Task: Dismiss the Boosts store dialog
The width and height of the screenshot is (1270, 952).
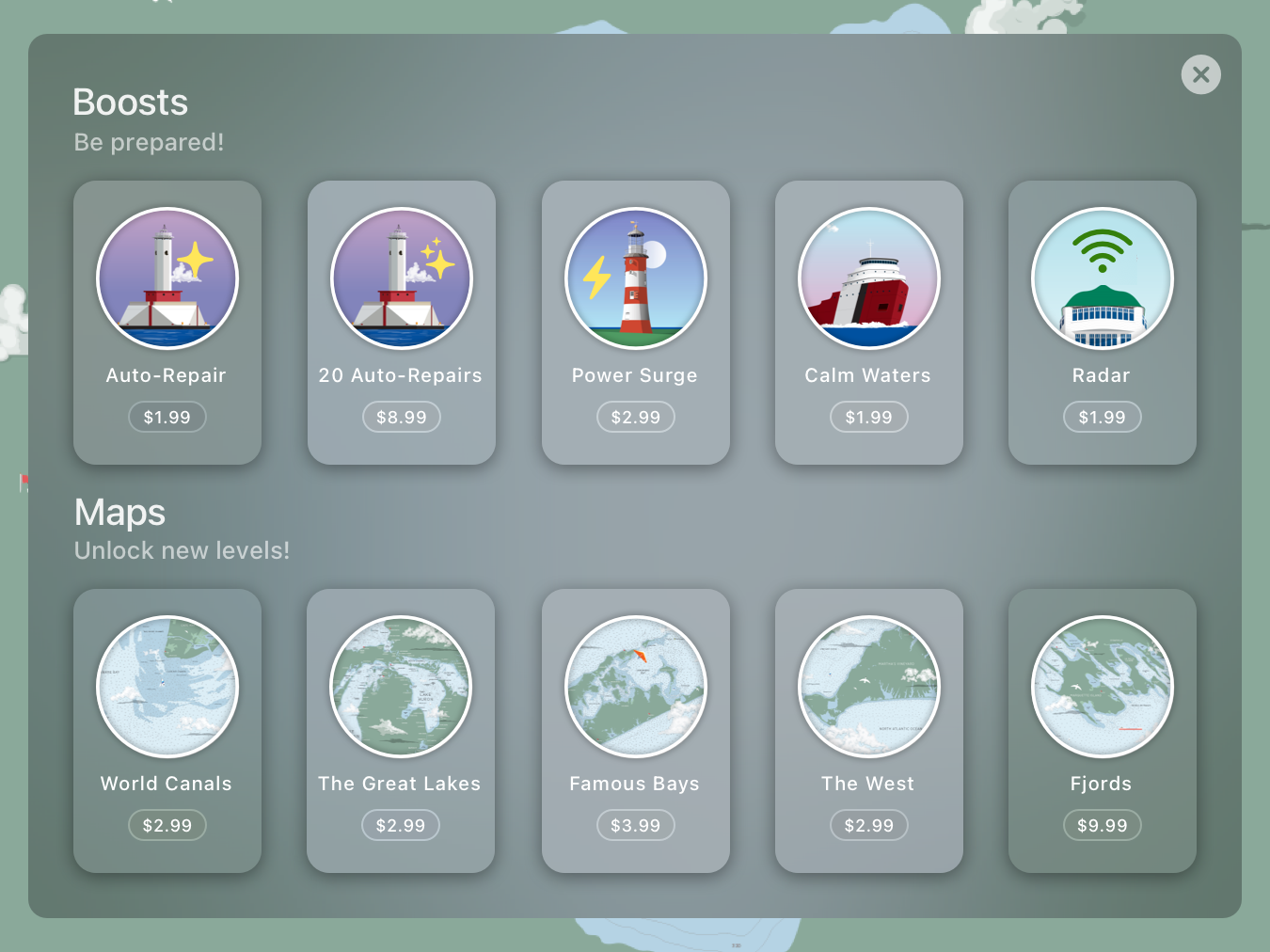Action: click(1200, 74)
